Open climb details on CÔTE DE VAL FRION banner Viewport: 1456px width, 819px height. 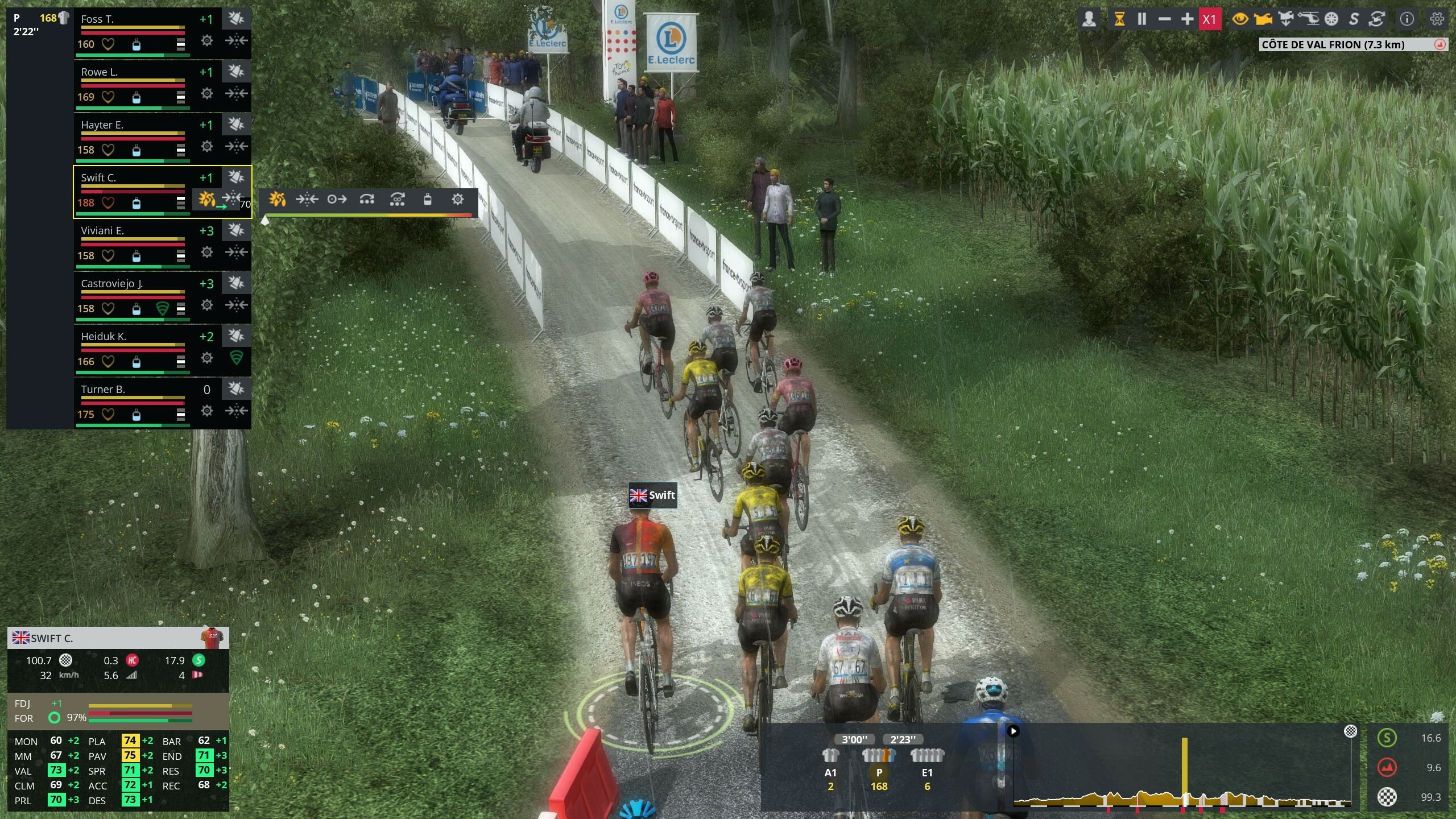point(1348,45)
